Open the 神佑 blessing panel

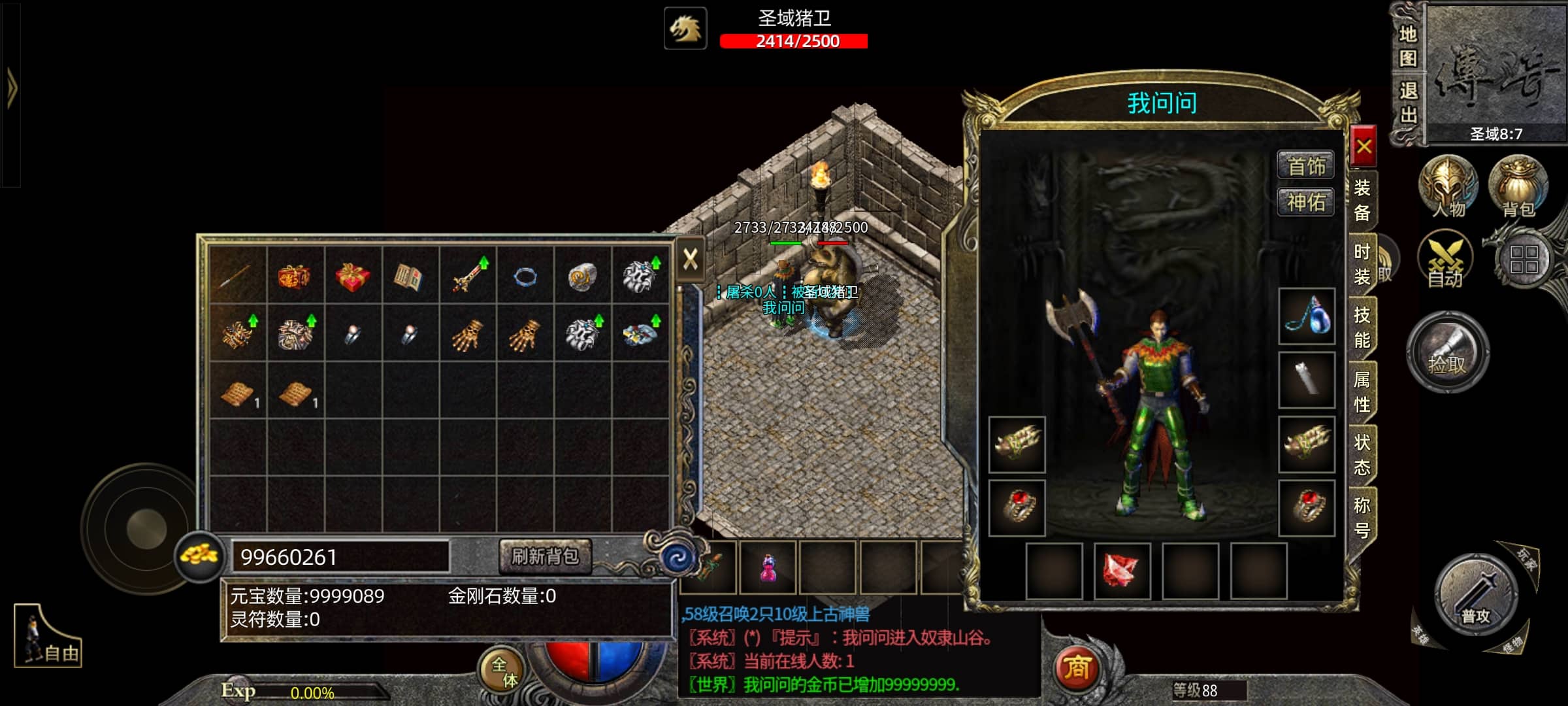click(1305, 202)
